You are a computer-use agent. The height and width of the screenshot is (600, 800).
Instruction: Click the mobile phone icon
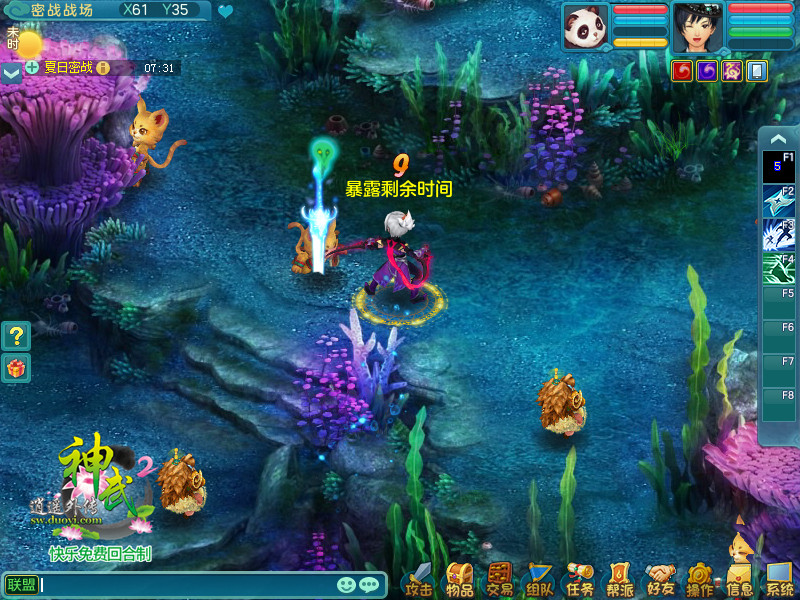click(x=757, y=71)
